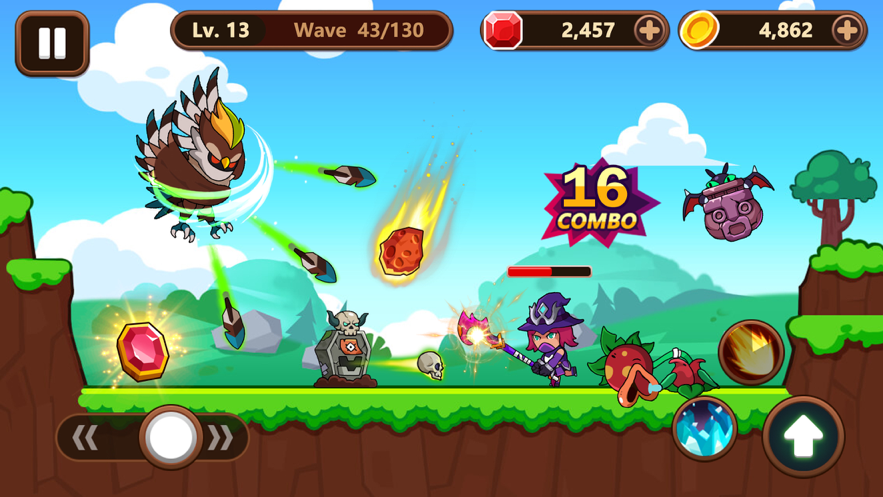Pause the game
This screenshot has width=883, height=497.
pyautogui.click(x=52, y=43)
